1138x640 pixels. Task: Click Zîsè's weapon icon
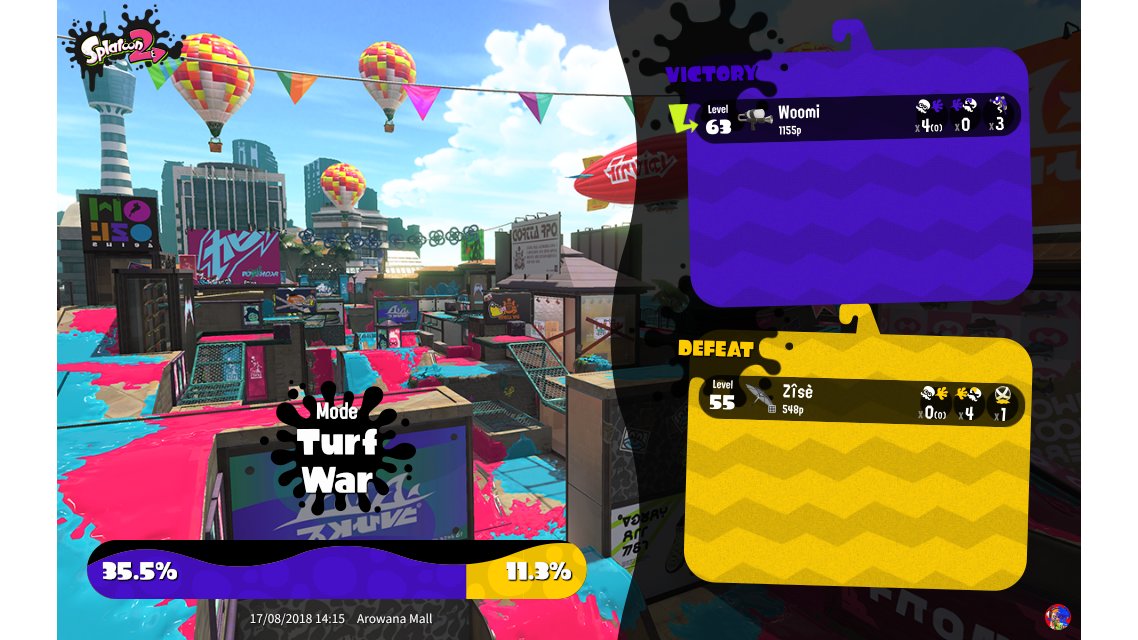(760, 399)
